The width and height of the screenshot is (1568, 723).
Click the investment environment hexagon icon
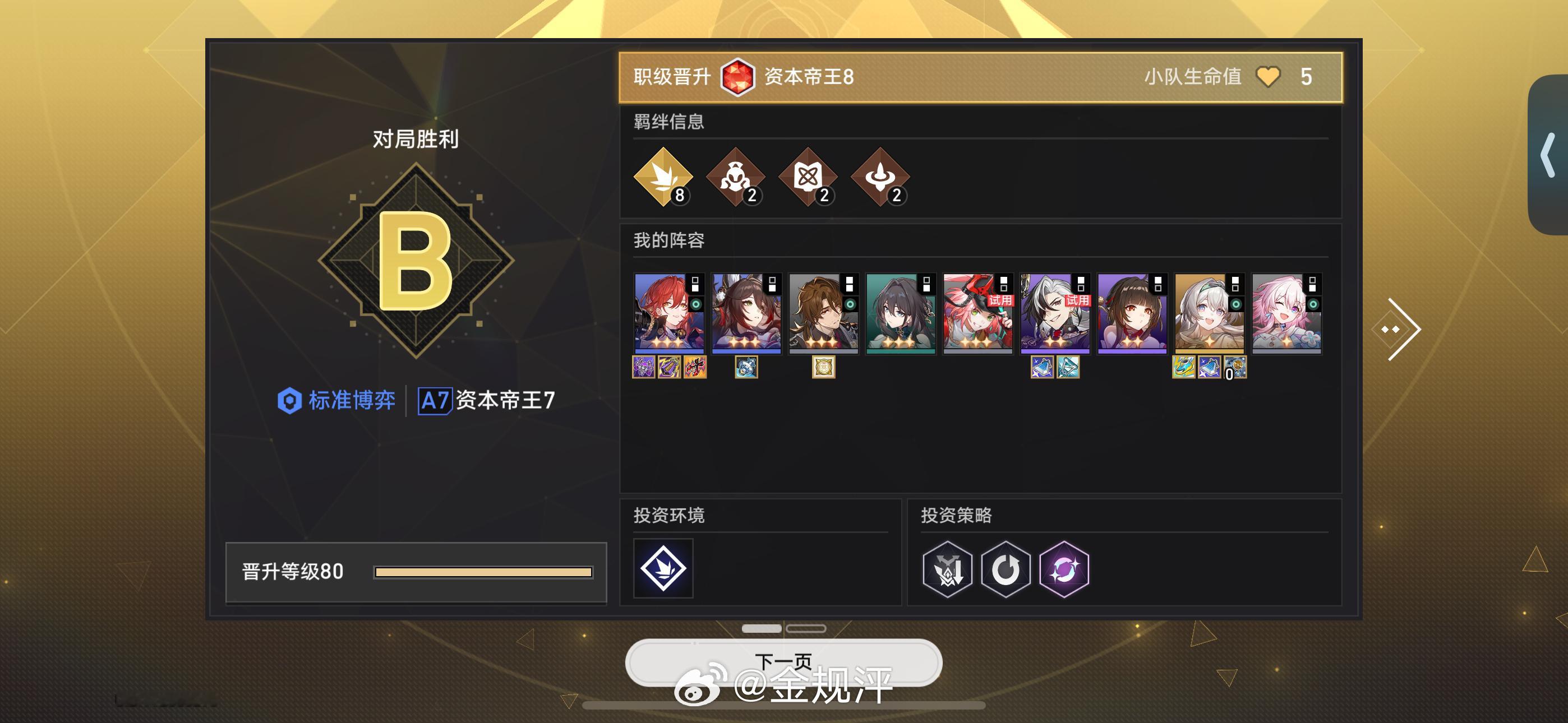[663, 569]
